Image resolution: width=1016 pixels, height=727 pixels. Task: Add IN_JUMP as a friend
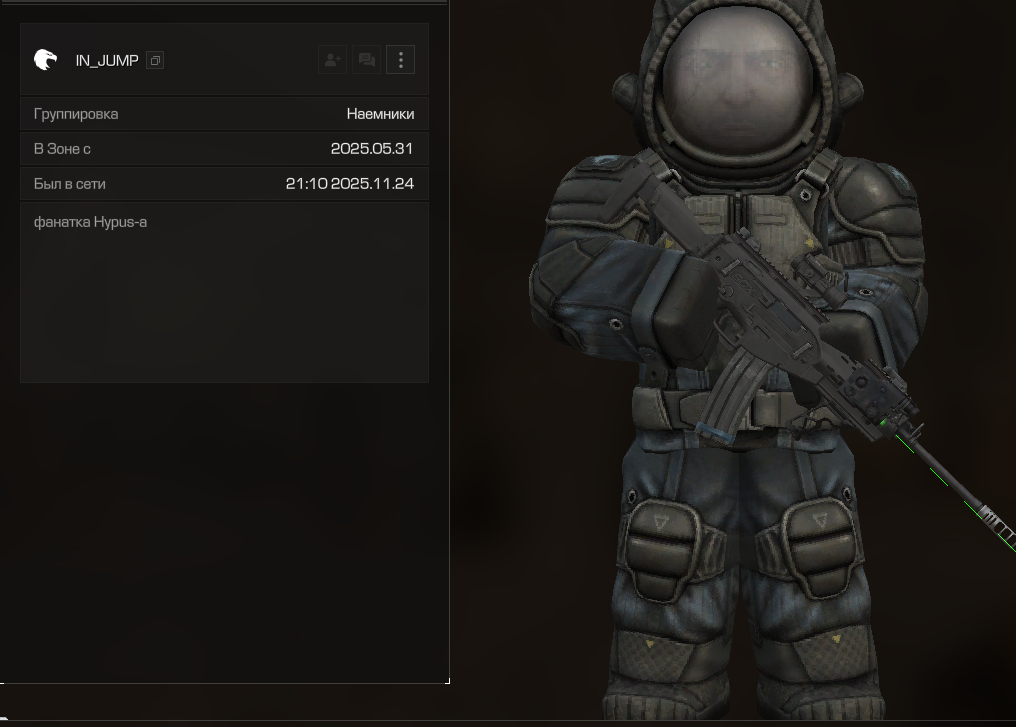click(x=332, y=60)
